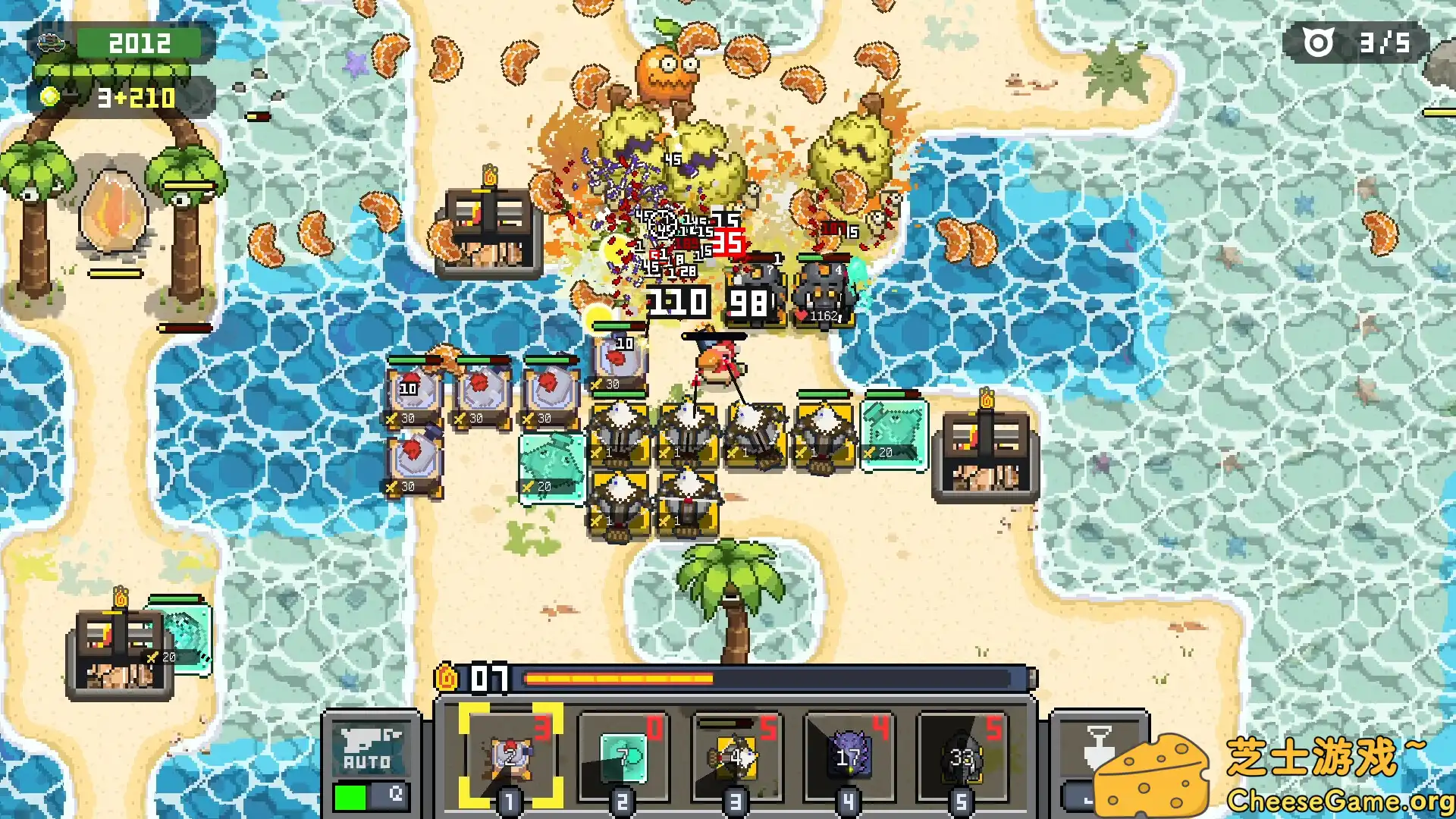Toggle the AUTO fire mode
This screenshot has height=819, width=1456.
tap(371, 758)
